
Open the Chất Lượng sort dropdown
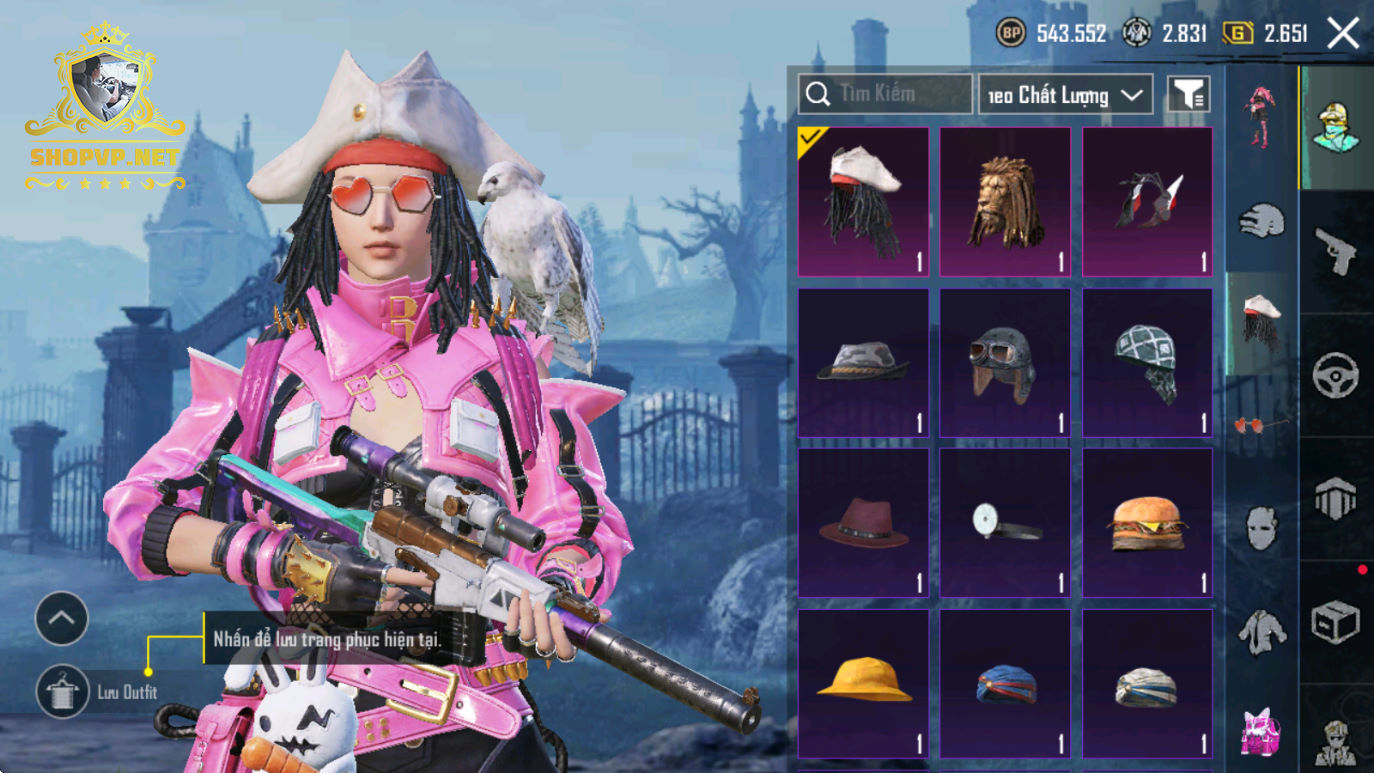[1065, 95]
